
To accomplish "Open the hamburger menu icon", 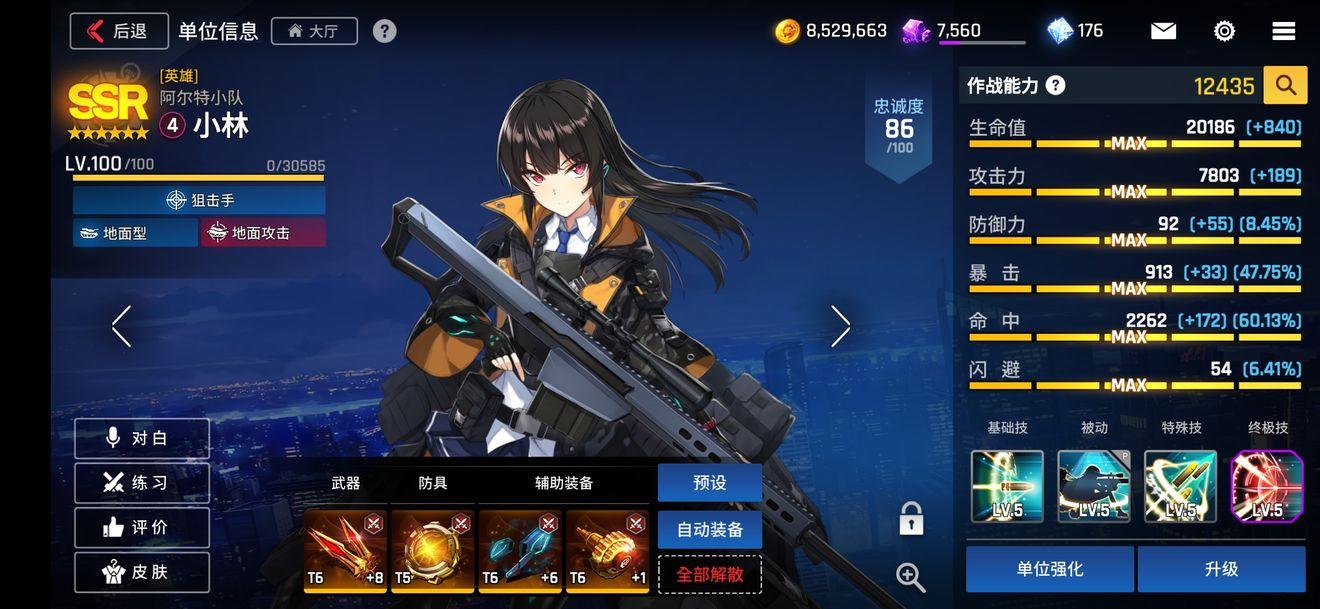I will (1284, 31).
